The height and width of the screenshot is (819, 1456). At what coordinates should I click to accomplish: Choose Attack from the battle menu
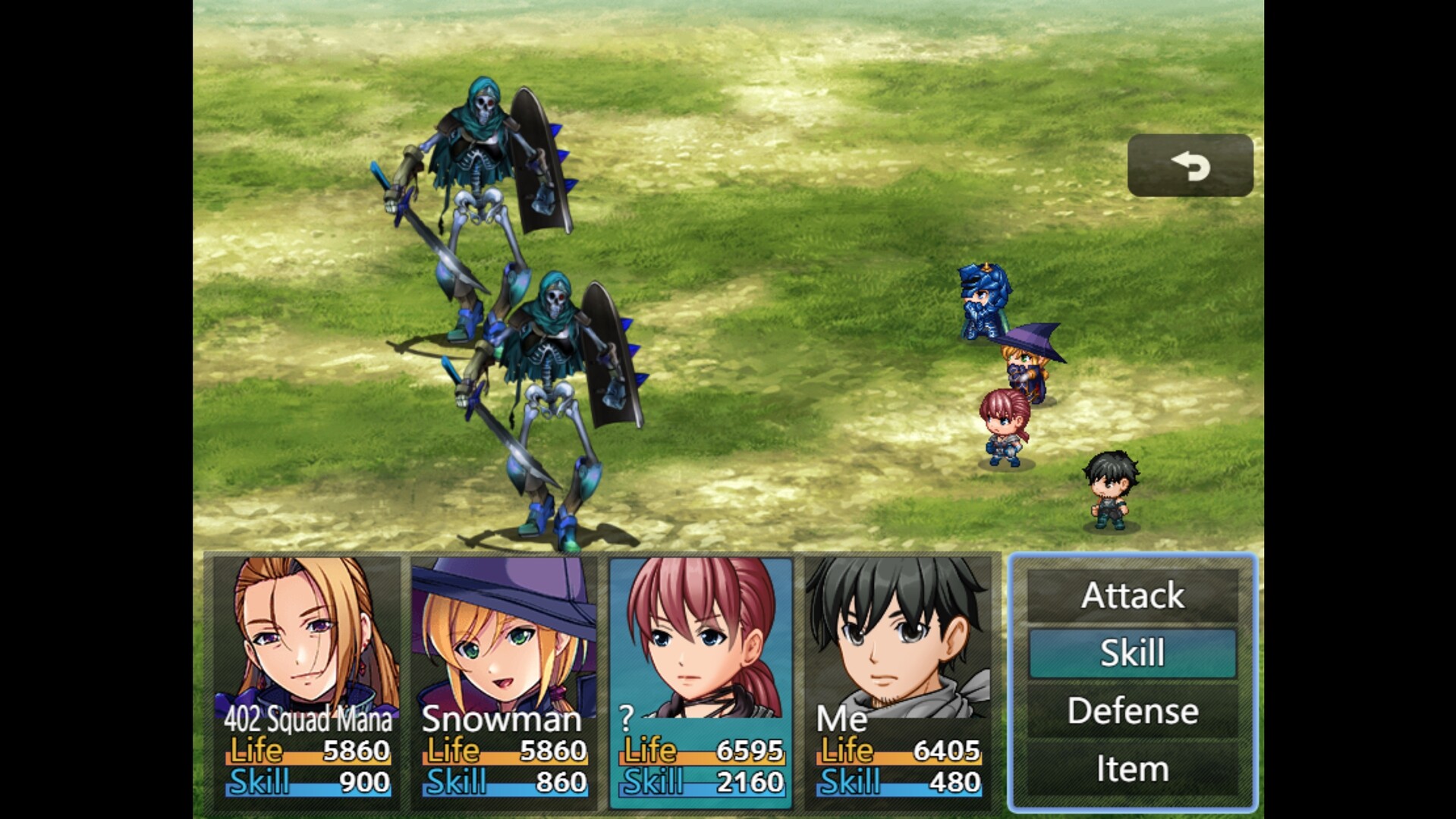point(1131,595)
